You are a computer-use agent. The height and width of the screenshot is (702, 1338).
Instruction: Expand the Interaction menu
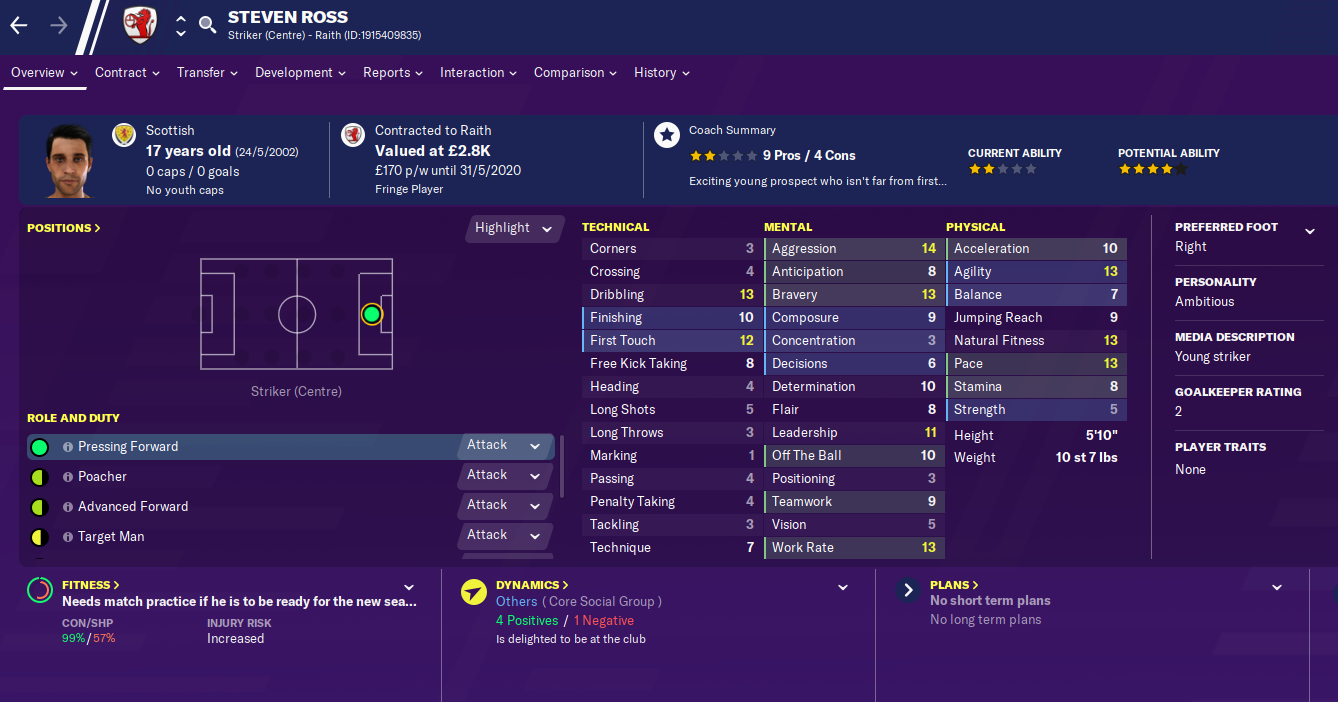[x=478, y=72]
